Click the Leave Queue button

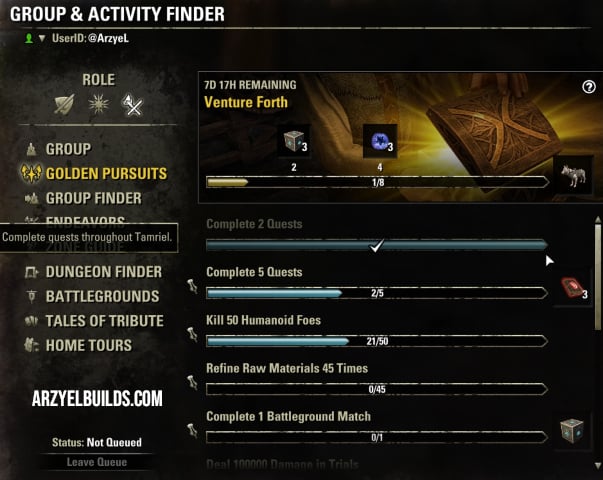[96, 462]
